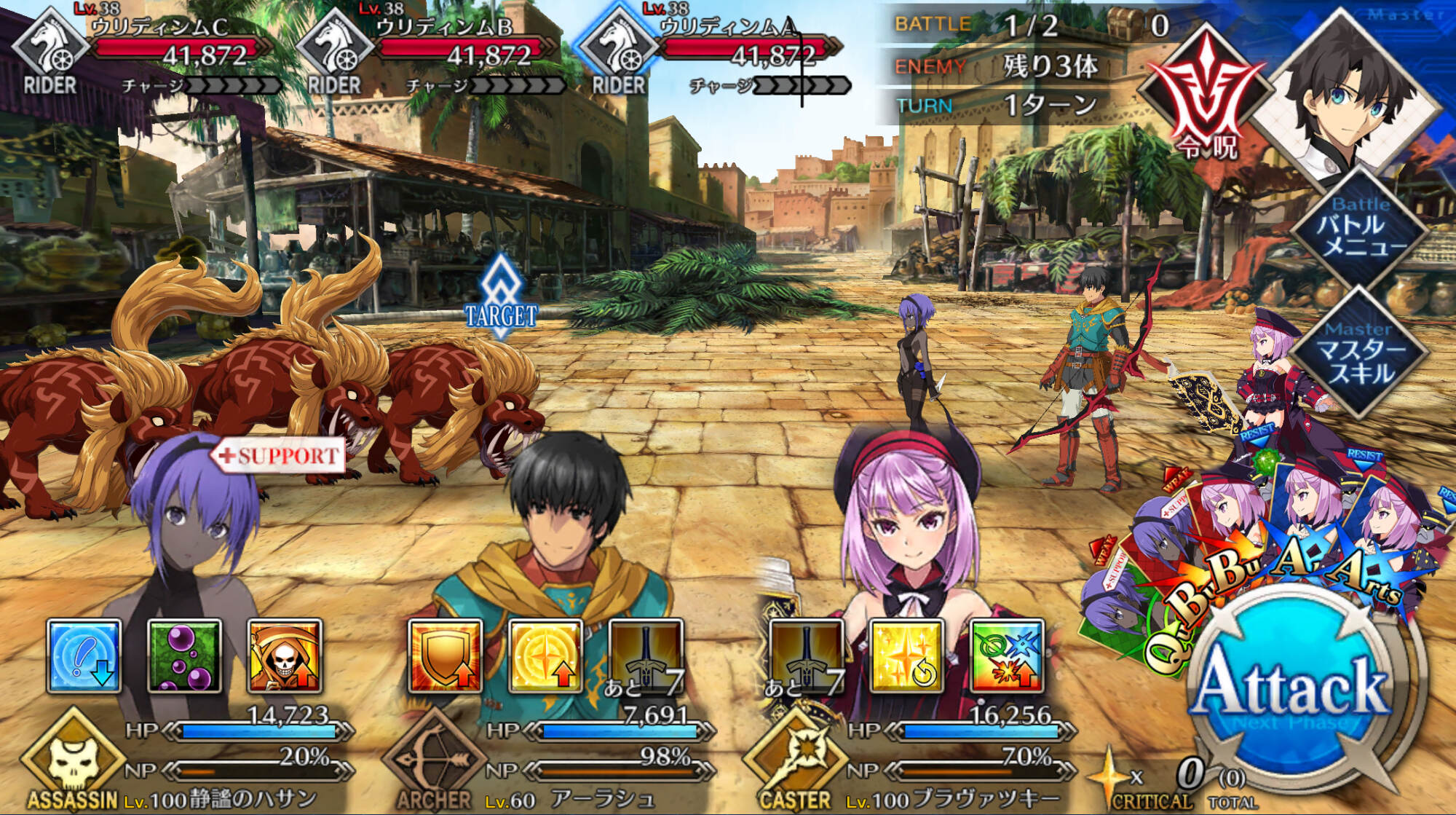
Task: Use Arash's orange shield-up skill
Action: point(446,655)
